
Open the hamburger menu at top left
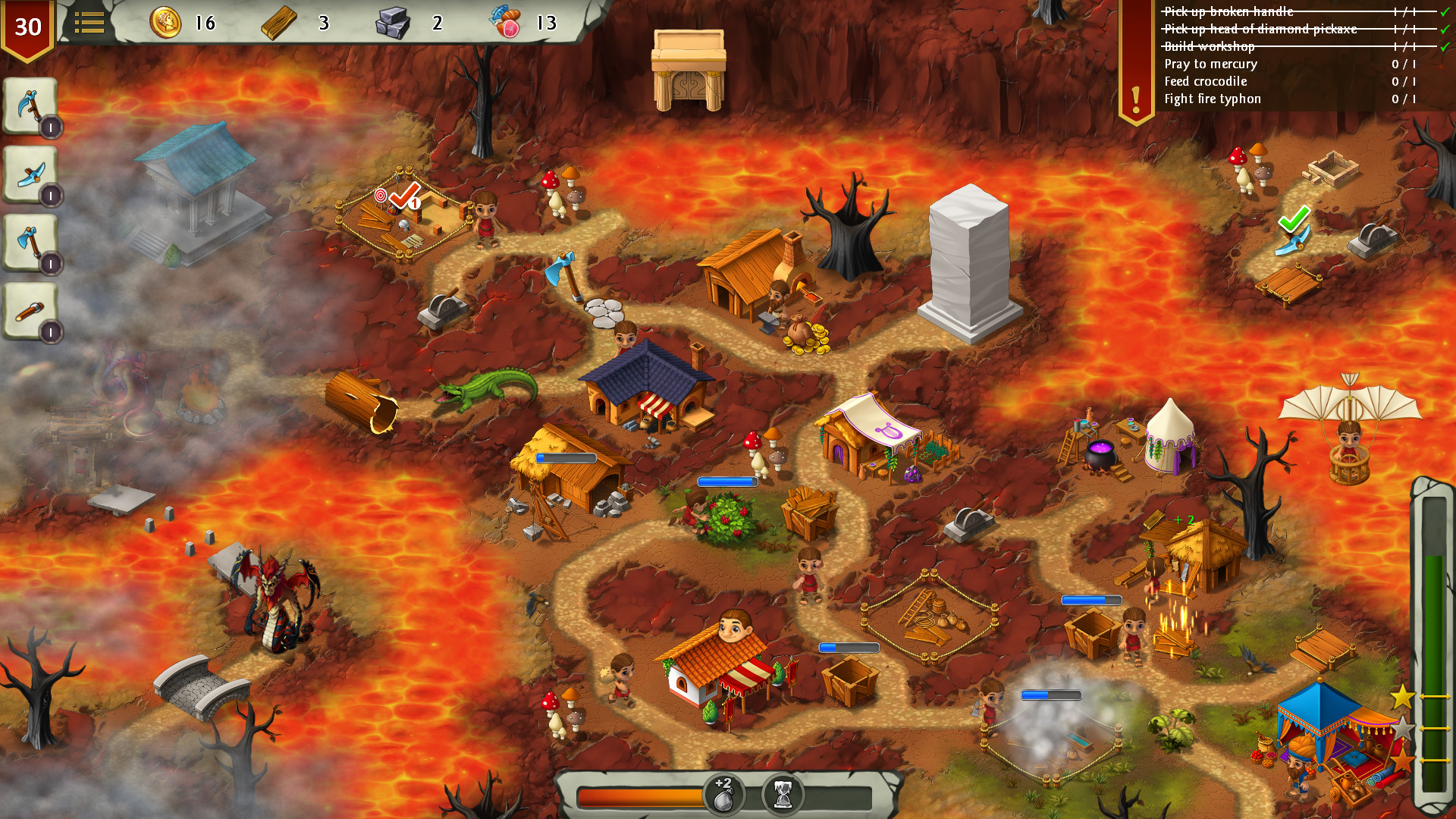point(90,22)
